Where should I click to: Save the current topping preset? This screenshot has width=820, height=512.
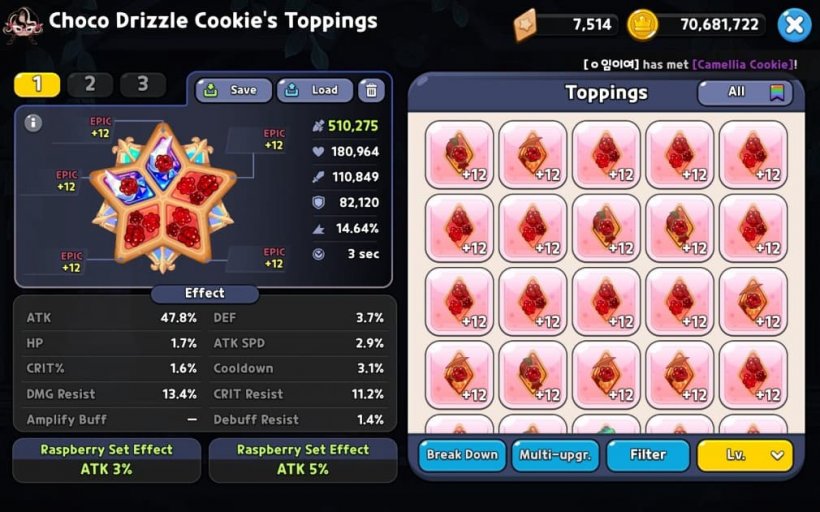tap(233, 90)
